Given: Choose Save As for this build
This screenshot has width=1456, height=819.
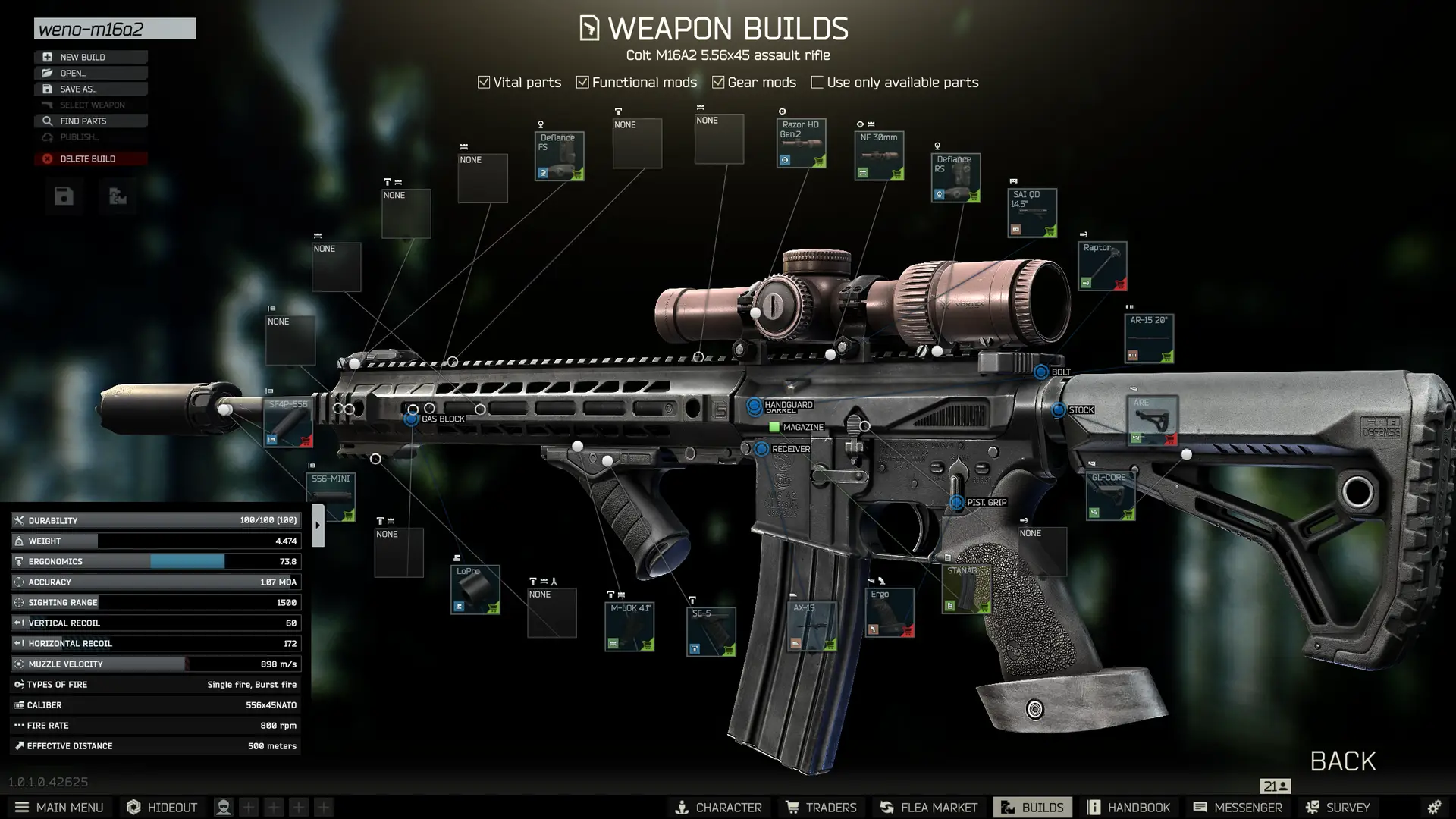Looking at the screenshot, I should (x=90, y=89).
